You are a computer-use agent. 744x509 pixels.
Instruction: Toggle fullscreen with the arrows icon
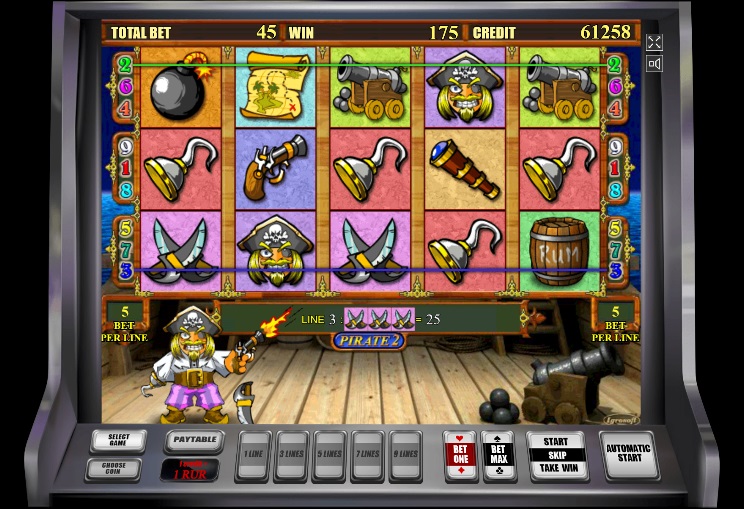coord(654,42)
